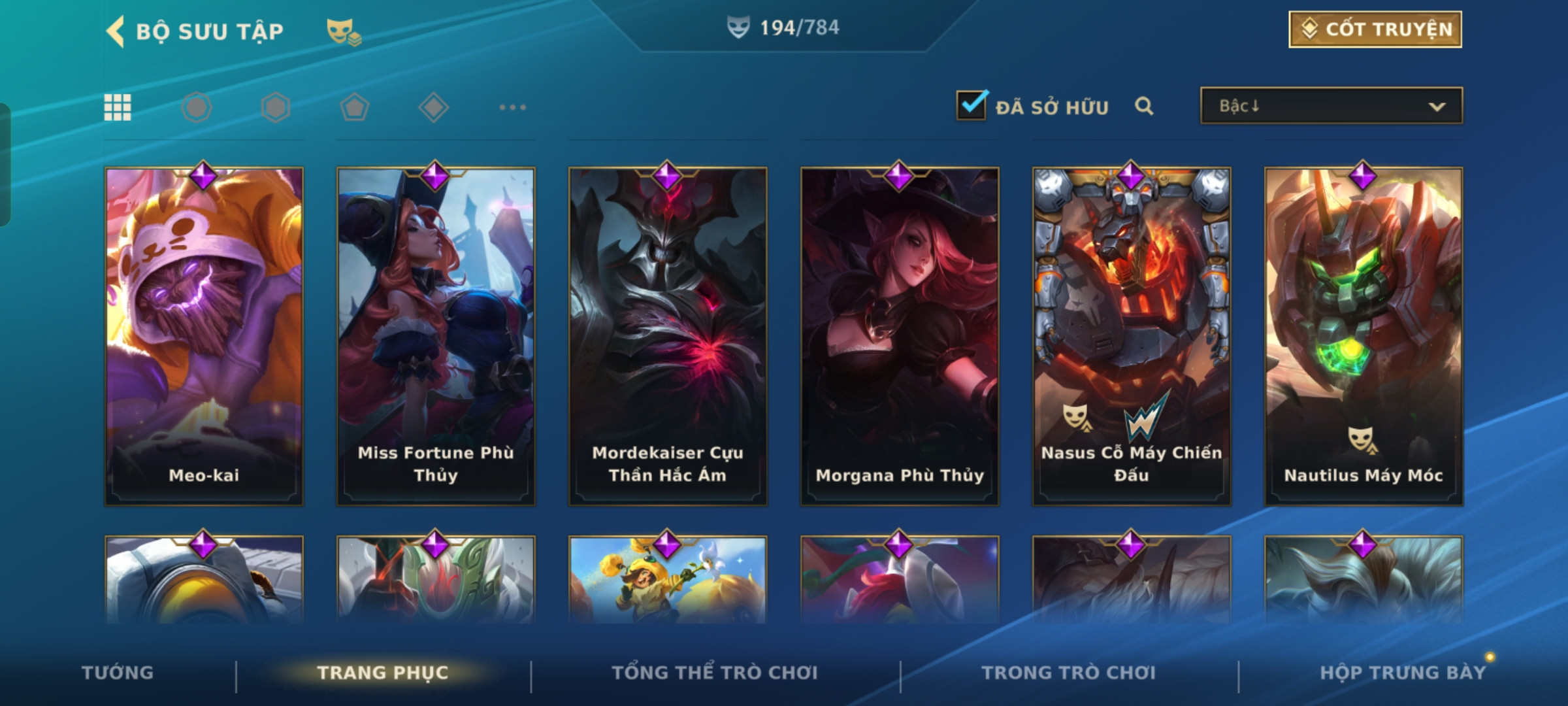Open the Nautilus Máy Móc skin
The height and width of the screenshot is (706, 1568).
click(1364, 337)
